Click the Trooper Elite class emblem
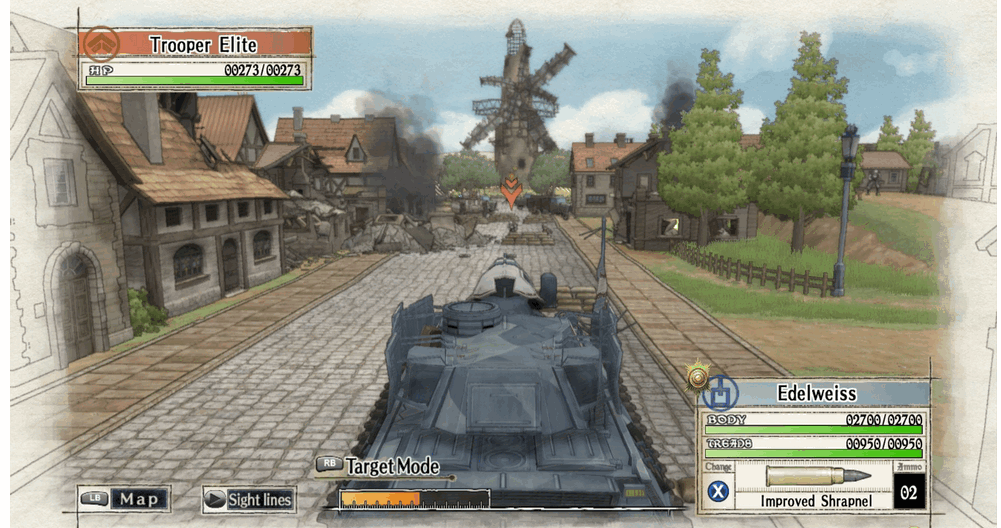This screenshot has height=528, width=1001. pyautogui.click(x=100, y=44)
